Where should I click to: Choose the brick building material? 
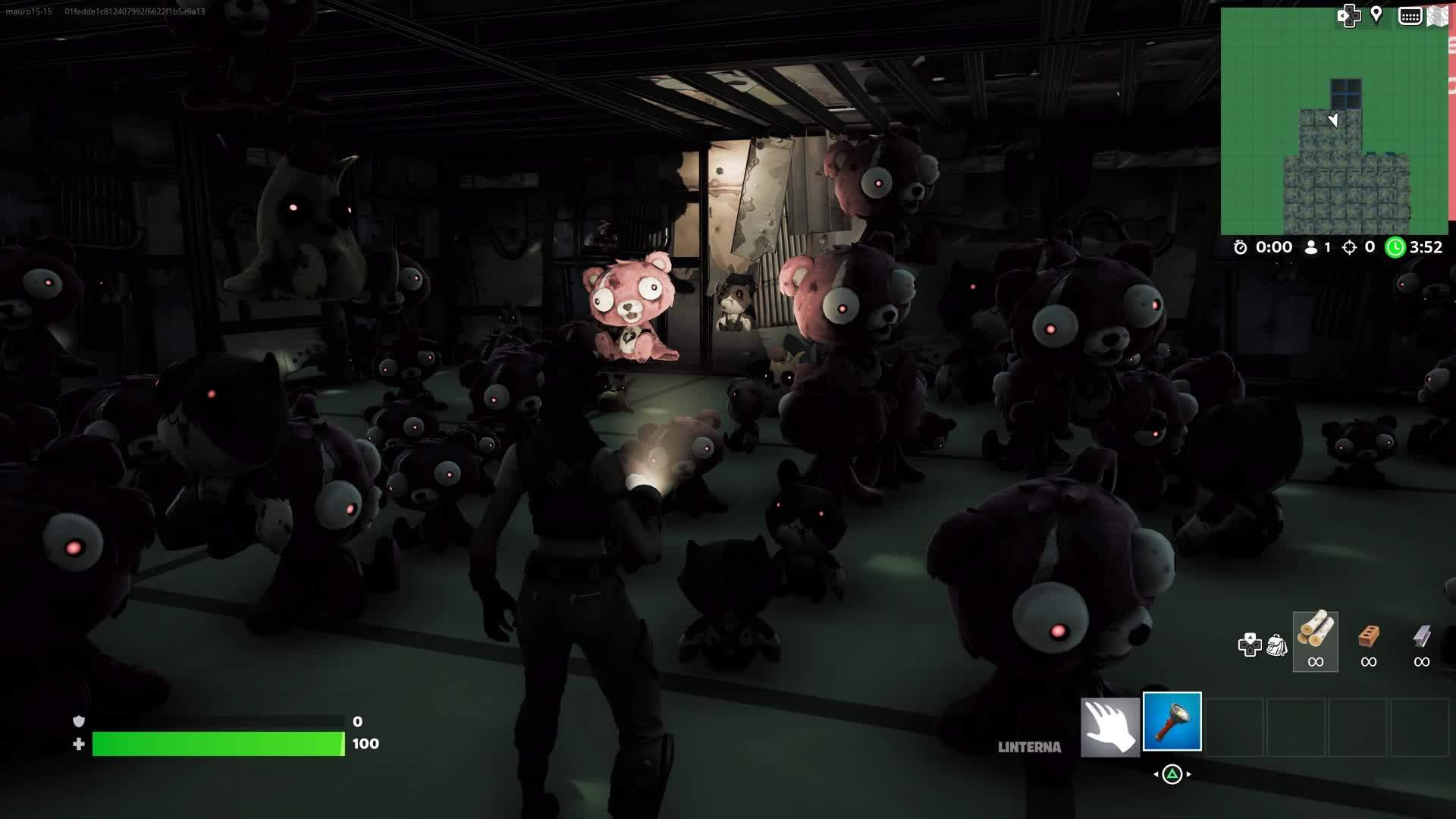point(1369,641)
